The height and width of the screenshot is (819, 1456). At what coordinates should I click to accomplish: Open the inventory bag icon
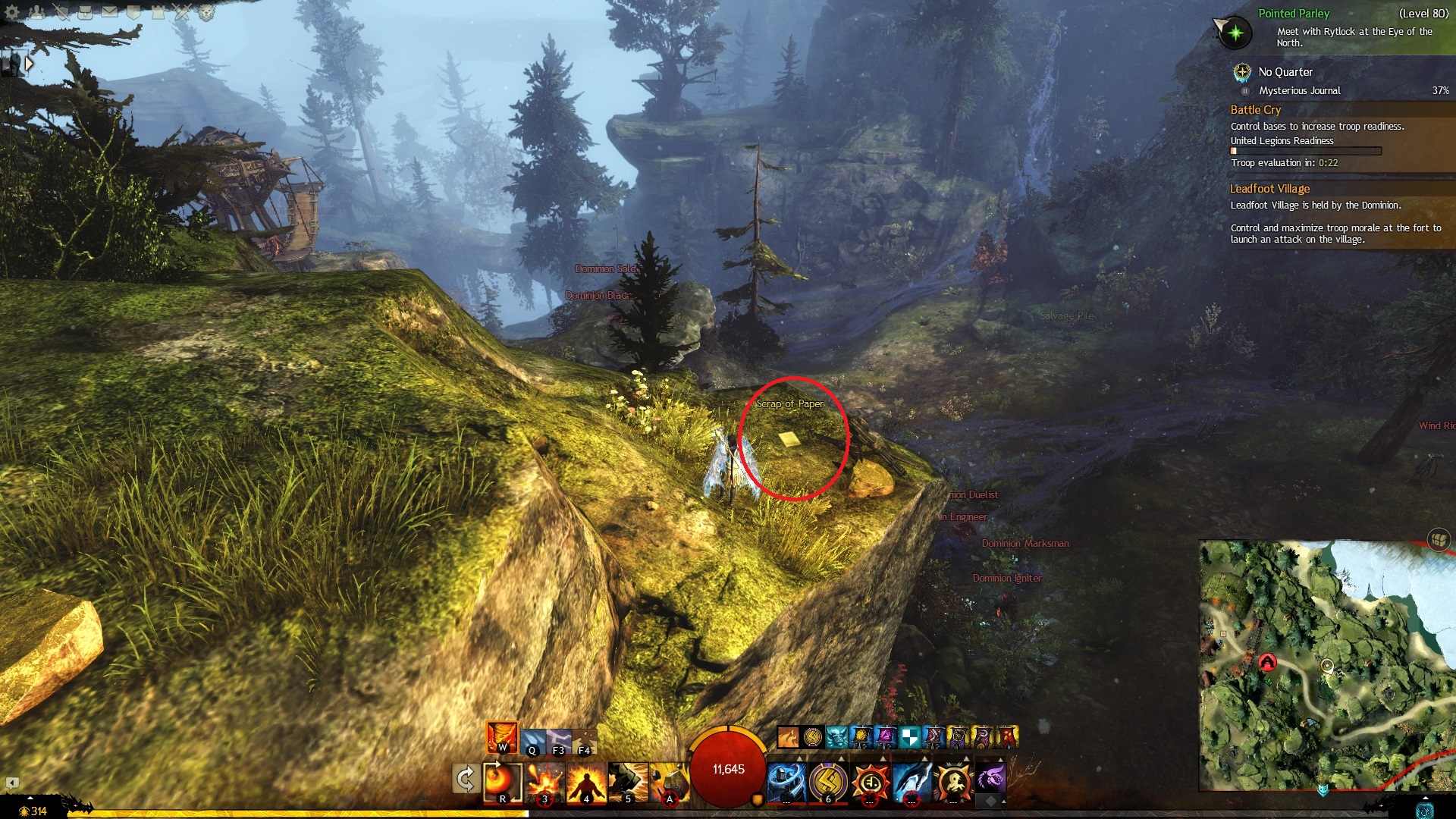[x=85, y=11]
